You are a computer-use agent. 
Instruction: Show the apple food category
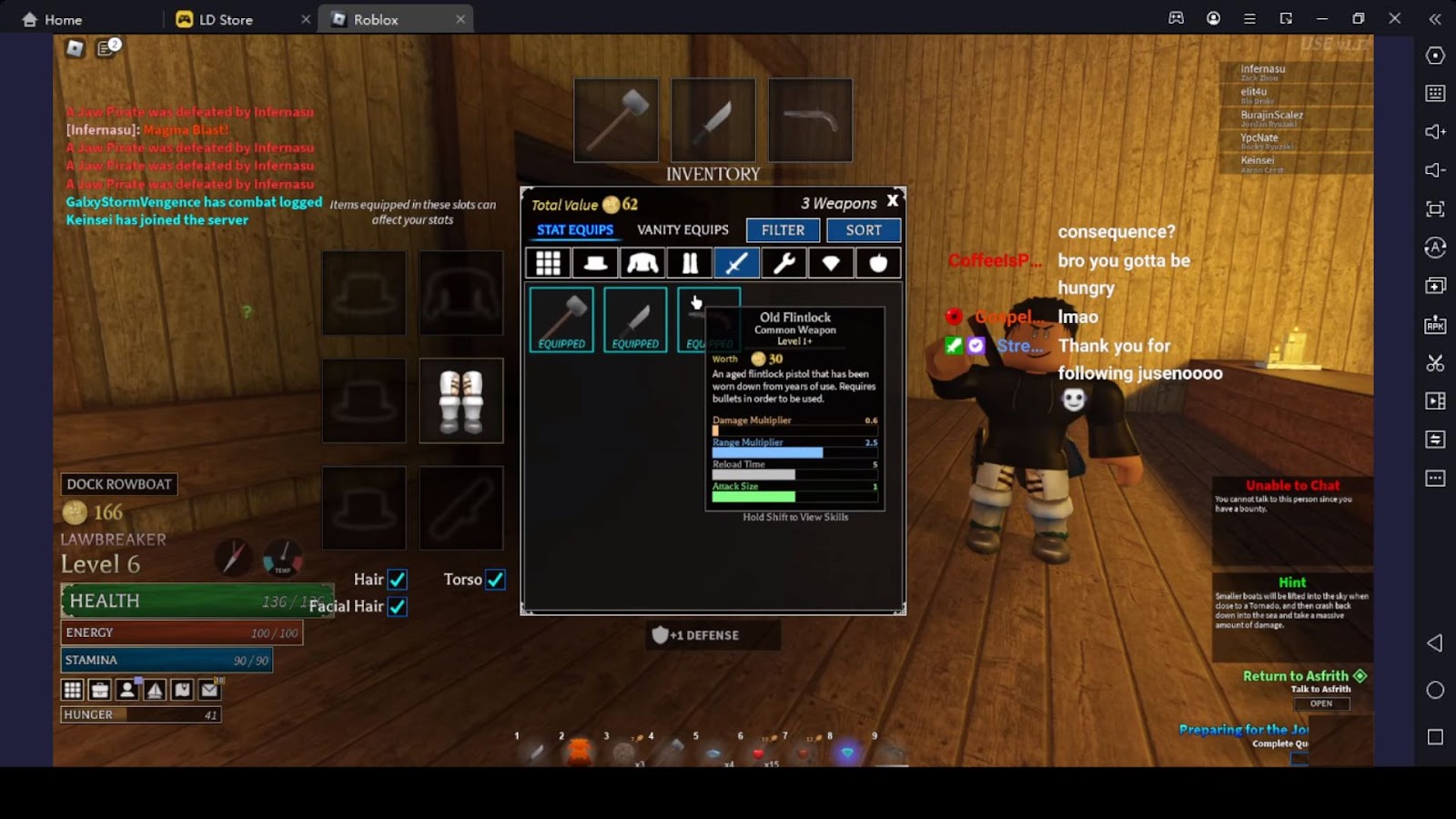pyautogui.click(x=878, y=263)
